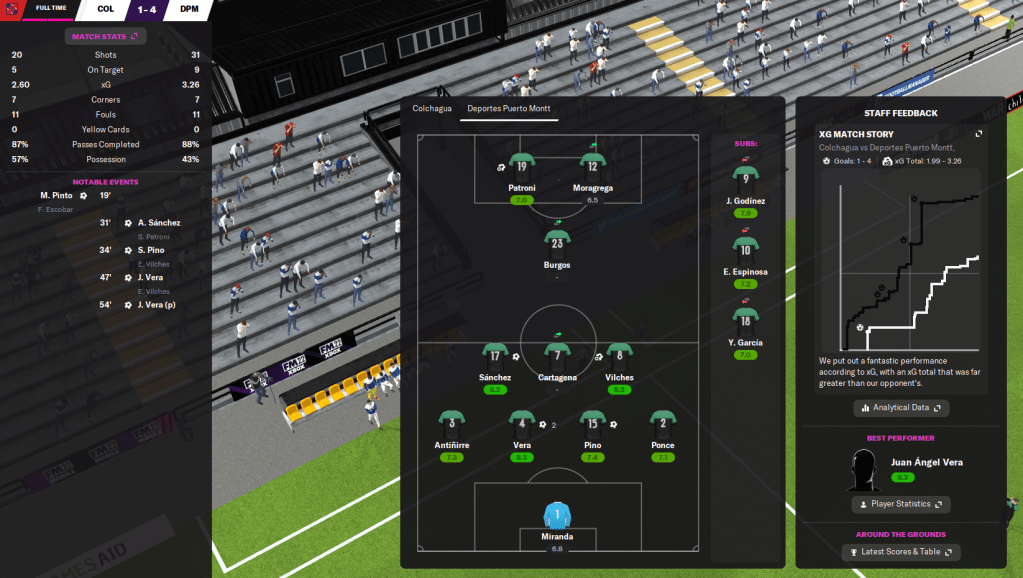
Task: Select substitute Y. García
Action: (745, 321)
